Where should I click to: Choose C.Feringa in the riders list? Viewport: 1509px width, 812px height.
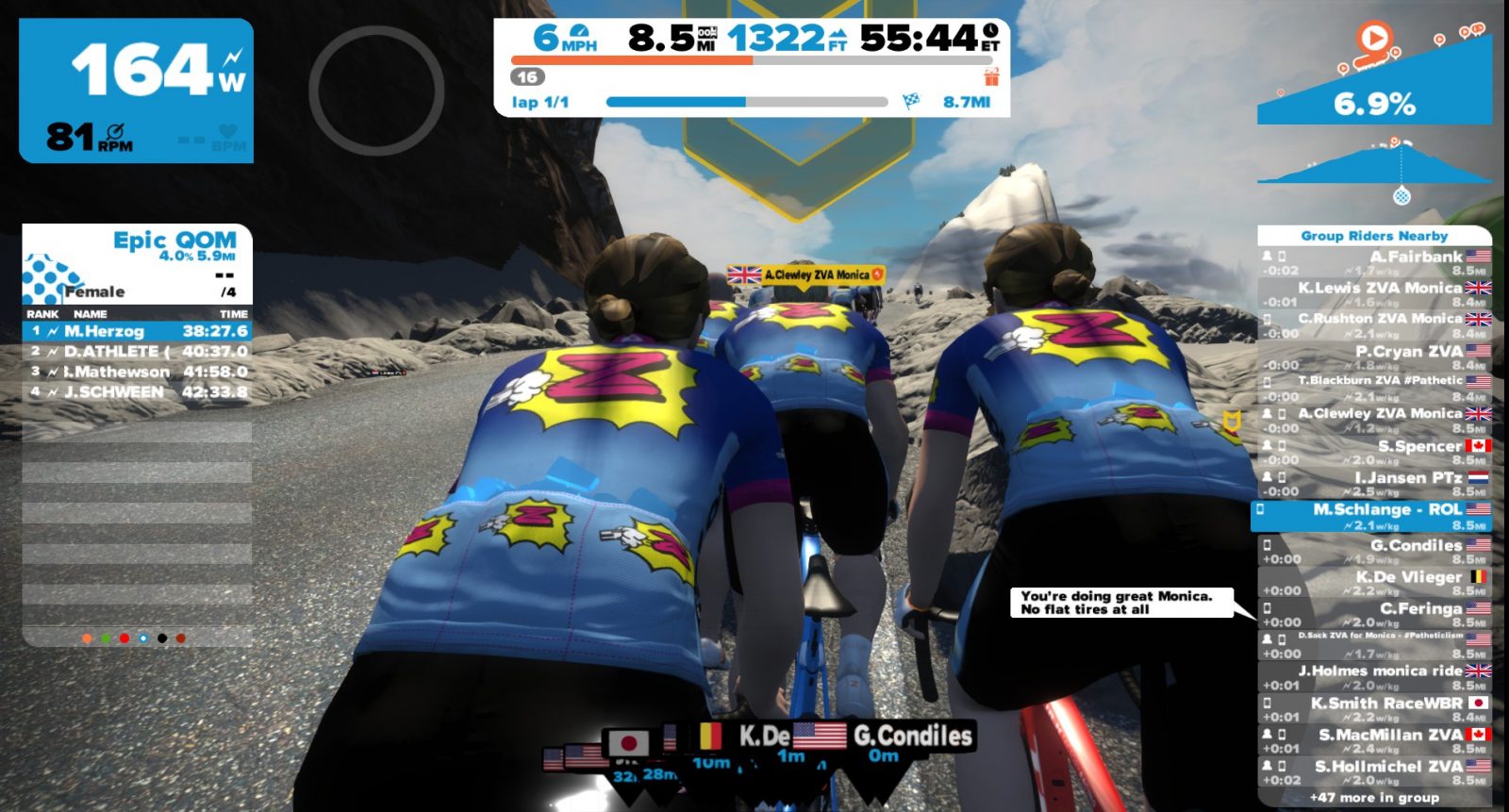[1375, 615]
